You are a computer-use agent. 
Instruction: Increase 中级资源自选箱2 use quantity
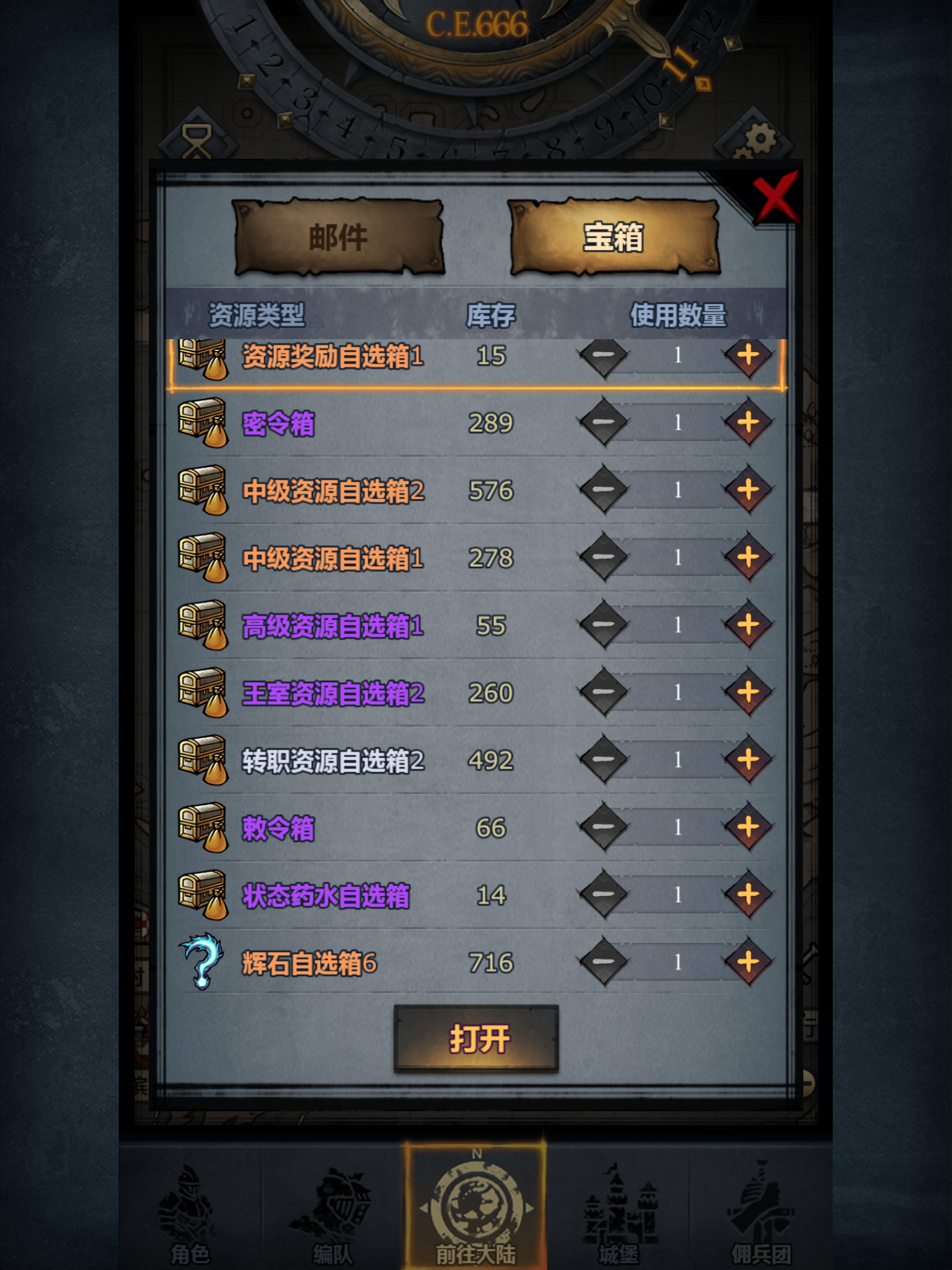tap(748, 490)
